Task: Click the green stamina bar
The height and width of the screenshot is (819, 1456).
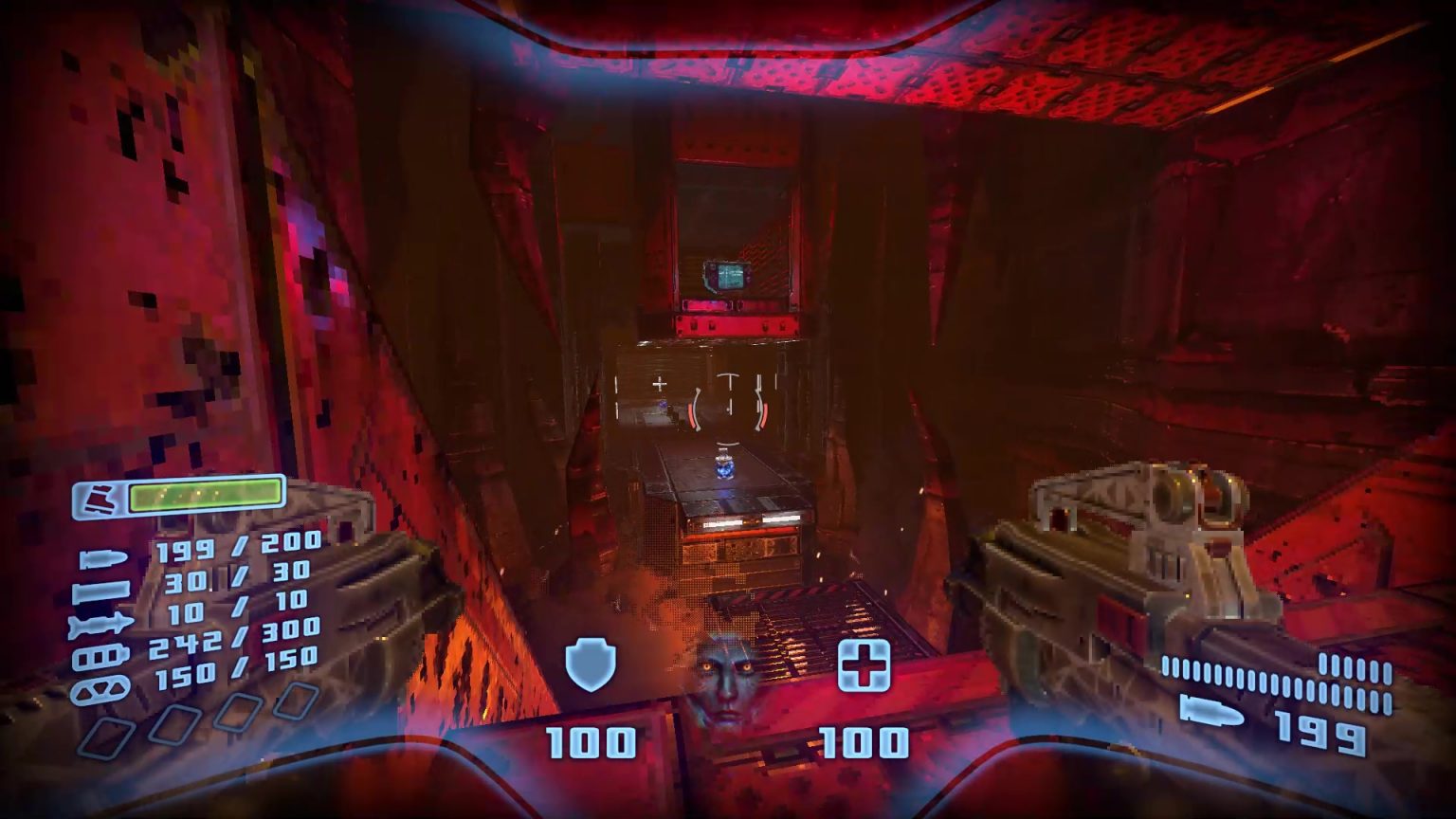Action: (x=204, y=496)
